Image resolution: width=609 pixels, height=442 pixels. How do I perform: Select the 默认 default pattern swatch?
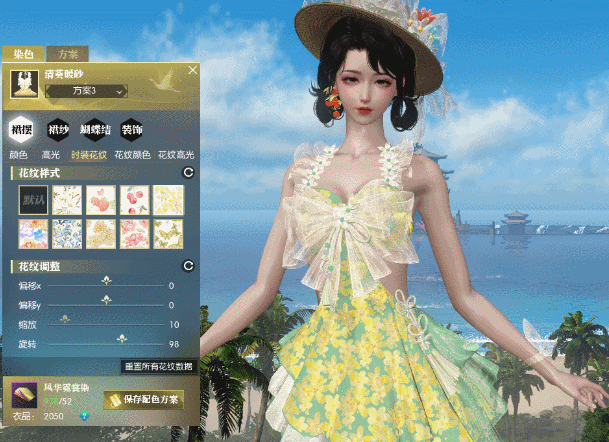[x=33, y=201]
